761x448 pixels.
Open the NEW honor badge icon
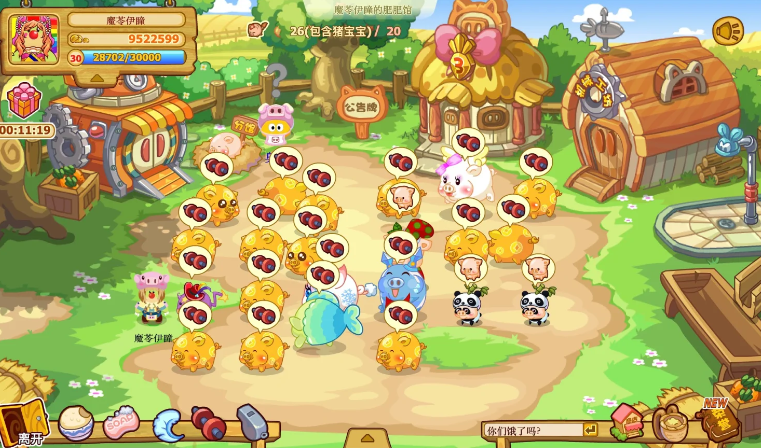(x=719, y=420)
